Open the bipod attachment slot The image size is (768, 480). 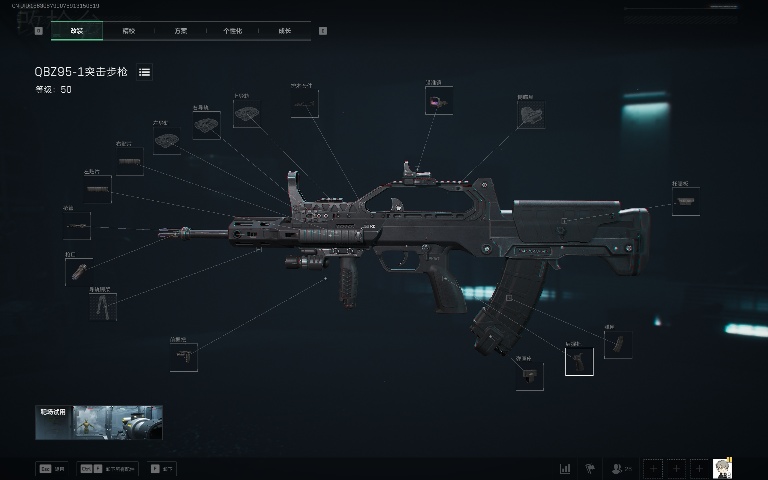tap(103, 306)
